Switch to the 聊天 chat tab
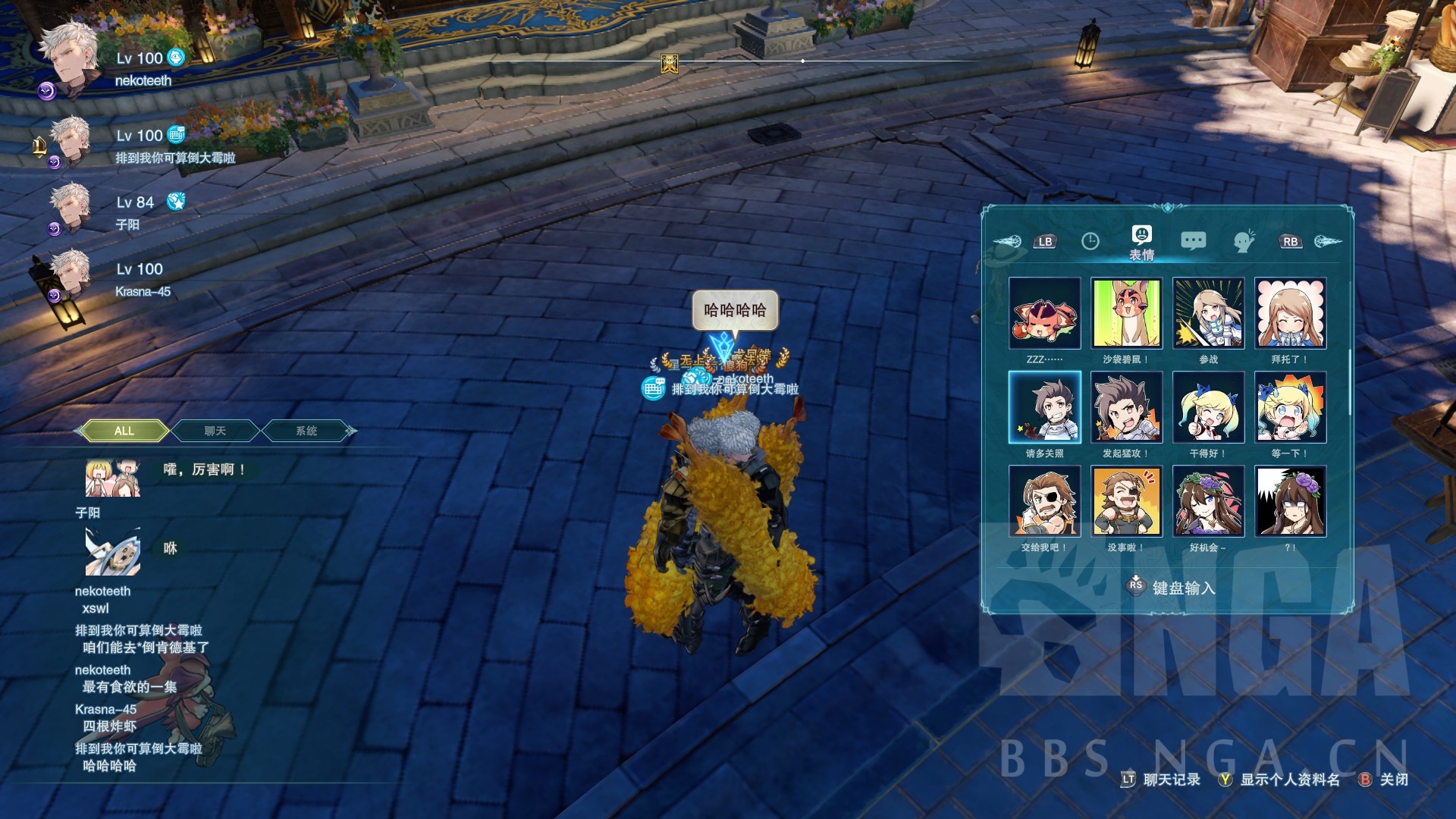This screenshot has width=1456, height=819. [215, 430]
